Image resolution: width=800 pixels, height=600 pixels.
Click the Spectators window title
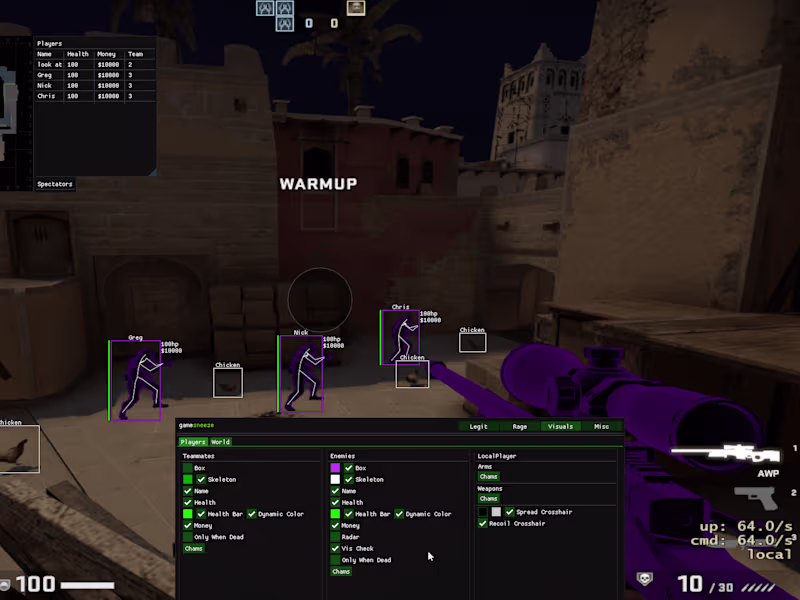55,184
